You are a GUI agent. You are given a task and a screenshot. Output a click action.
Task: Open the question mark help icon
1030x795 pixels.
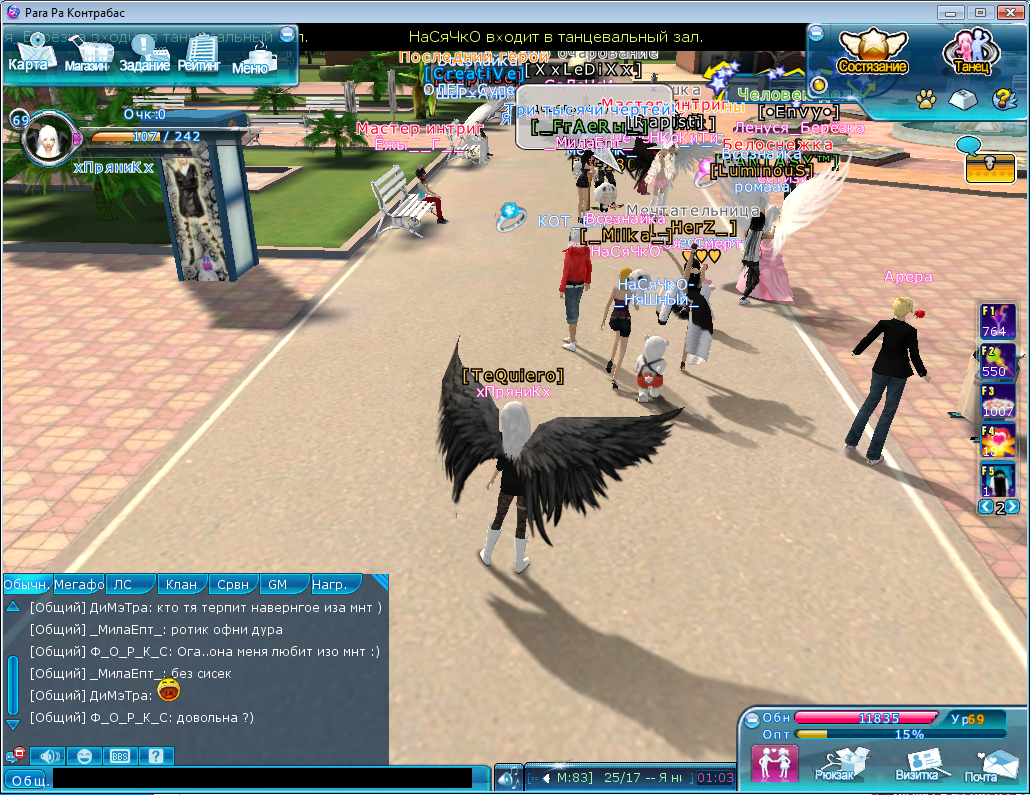[999, 99]
